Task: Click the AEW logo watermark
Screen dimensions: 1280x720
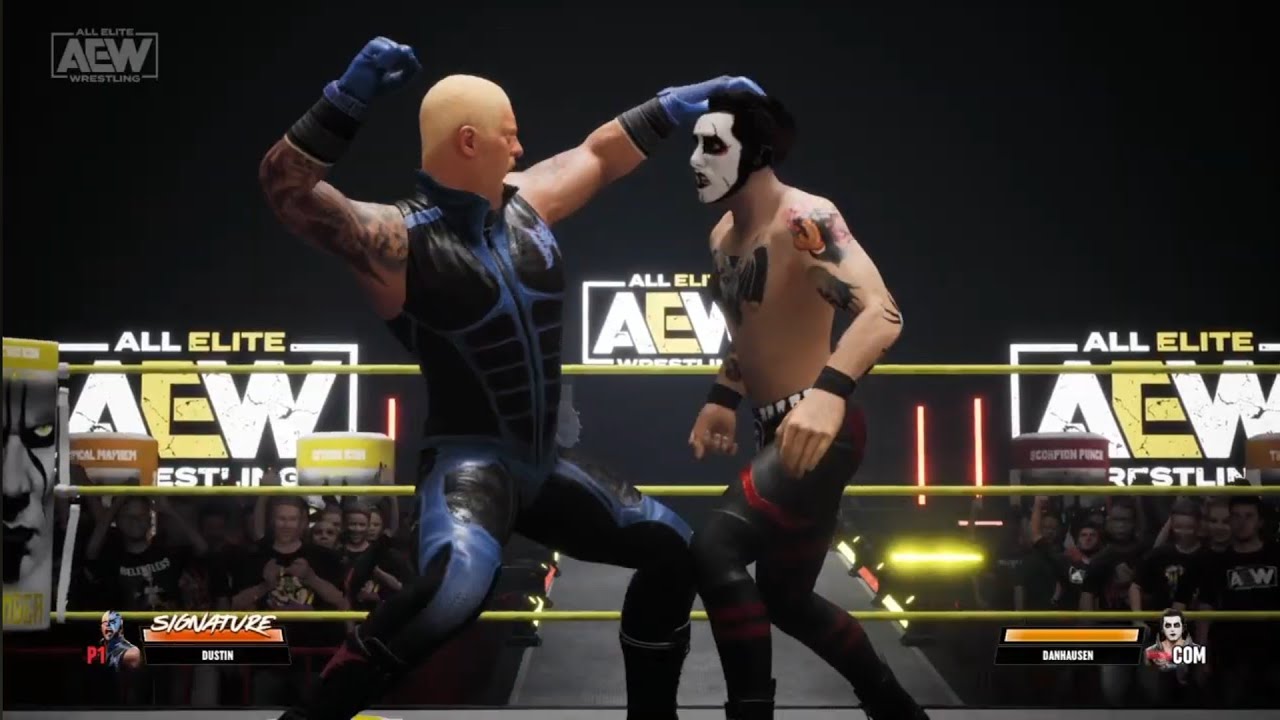Action: tap(104, 55)
